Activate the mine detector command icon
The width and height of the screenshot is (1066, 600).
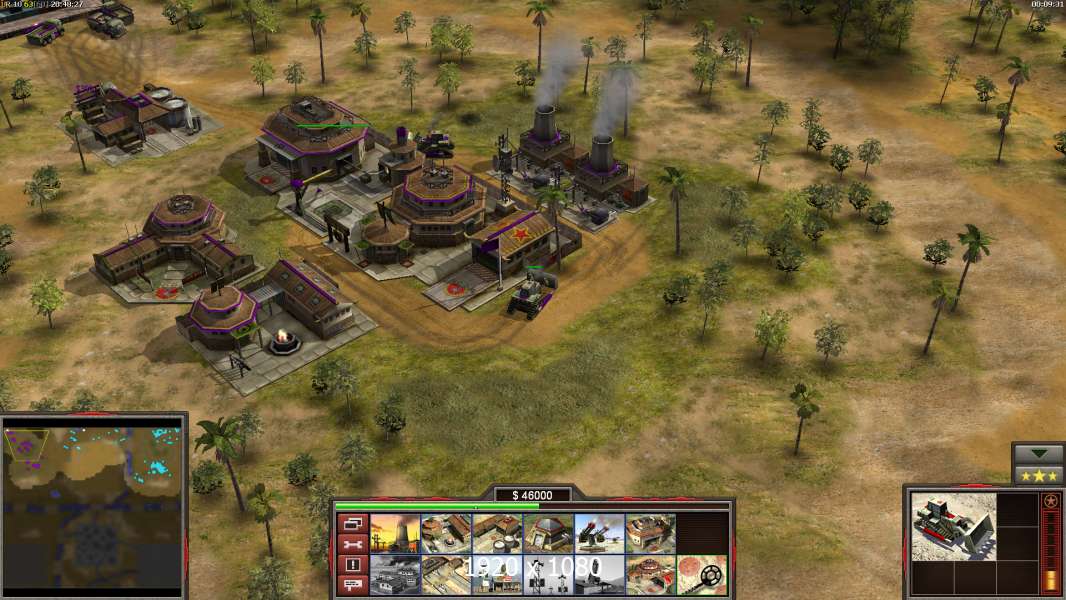tap(701, 574)
